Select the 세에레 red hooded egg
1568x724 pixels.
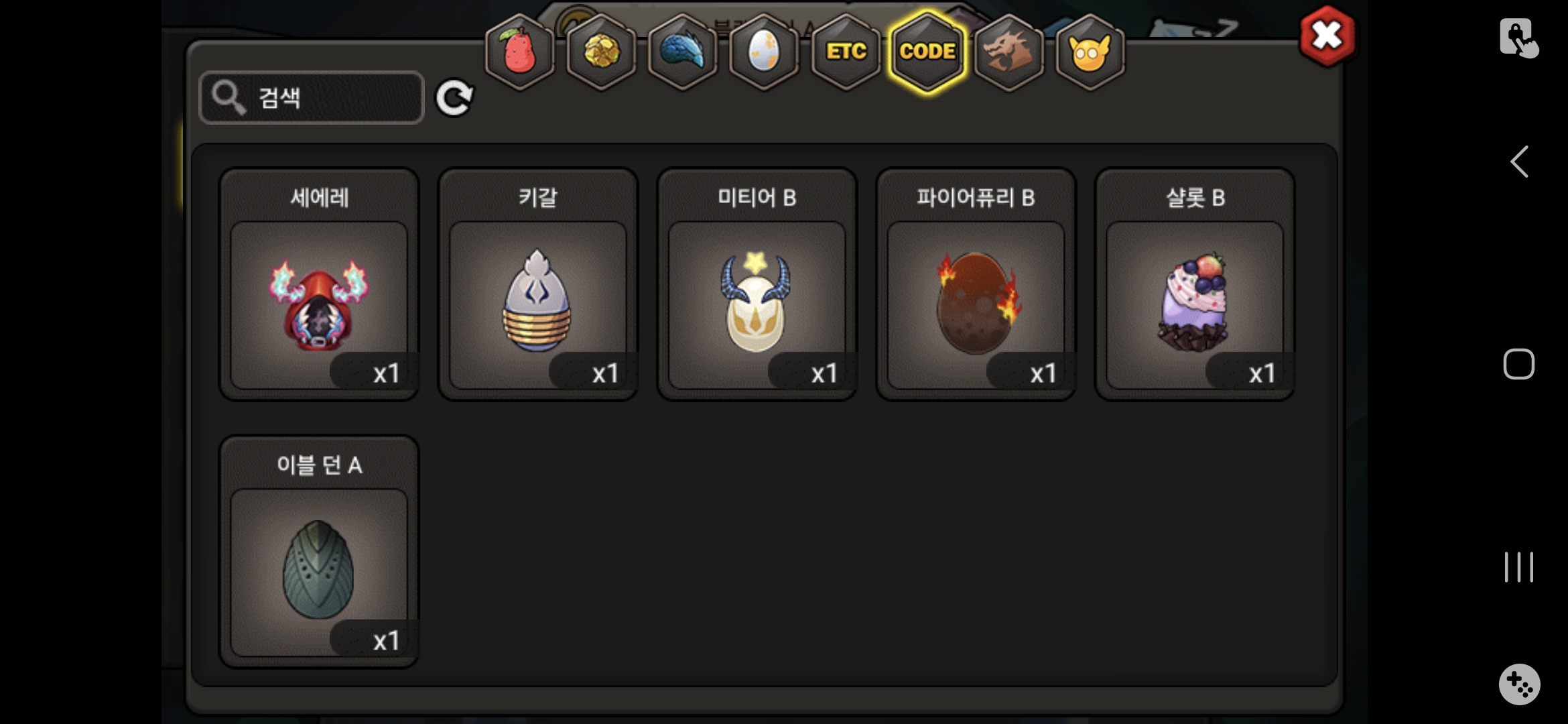pyautogui.click(x=319, y=304)
